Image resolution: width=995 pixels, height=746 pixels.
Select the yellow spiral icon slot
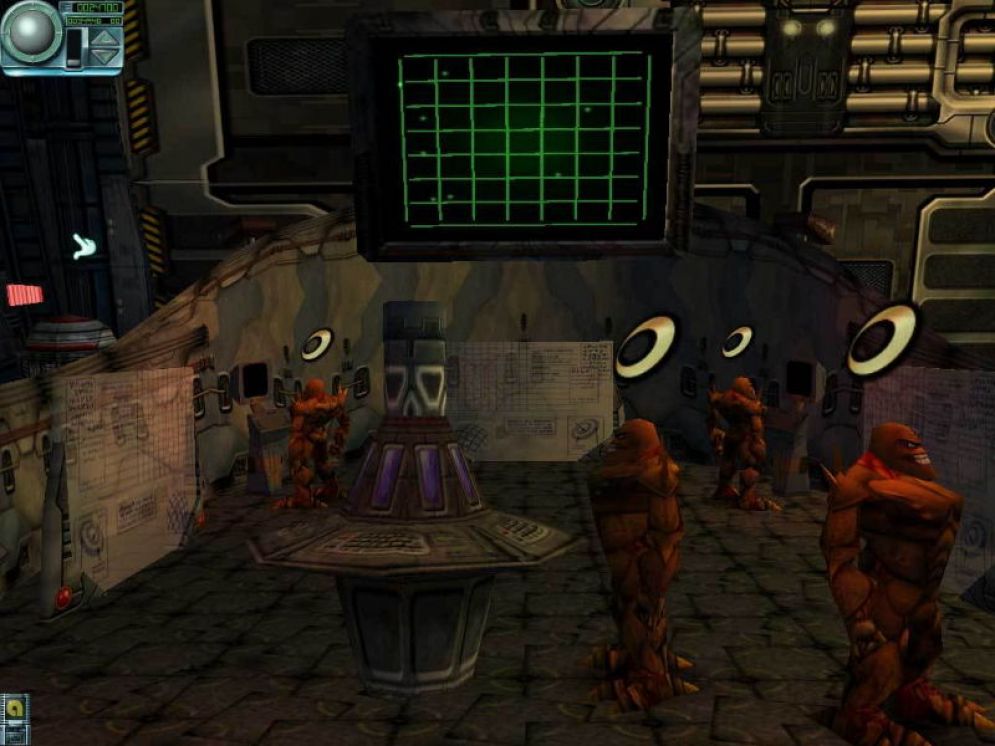[15, 709]
